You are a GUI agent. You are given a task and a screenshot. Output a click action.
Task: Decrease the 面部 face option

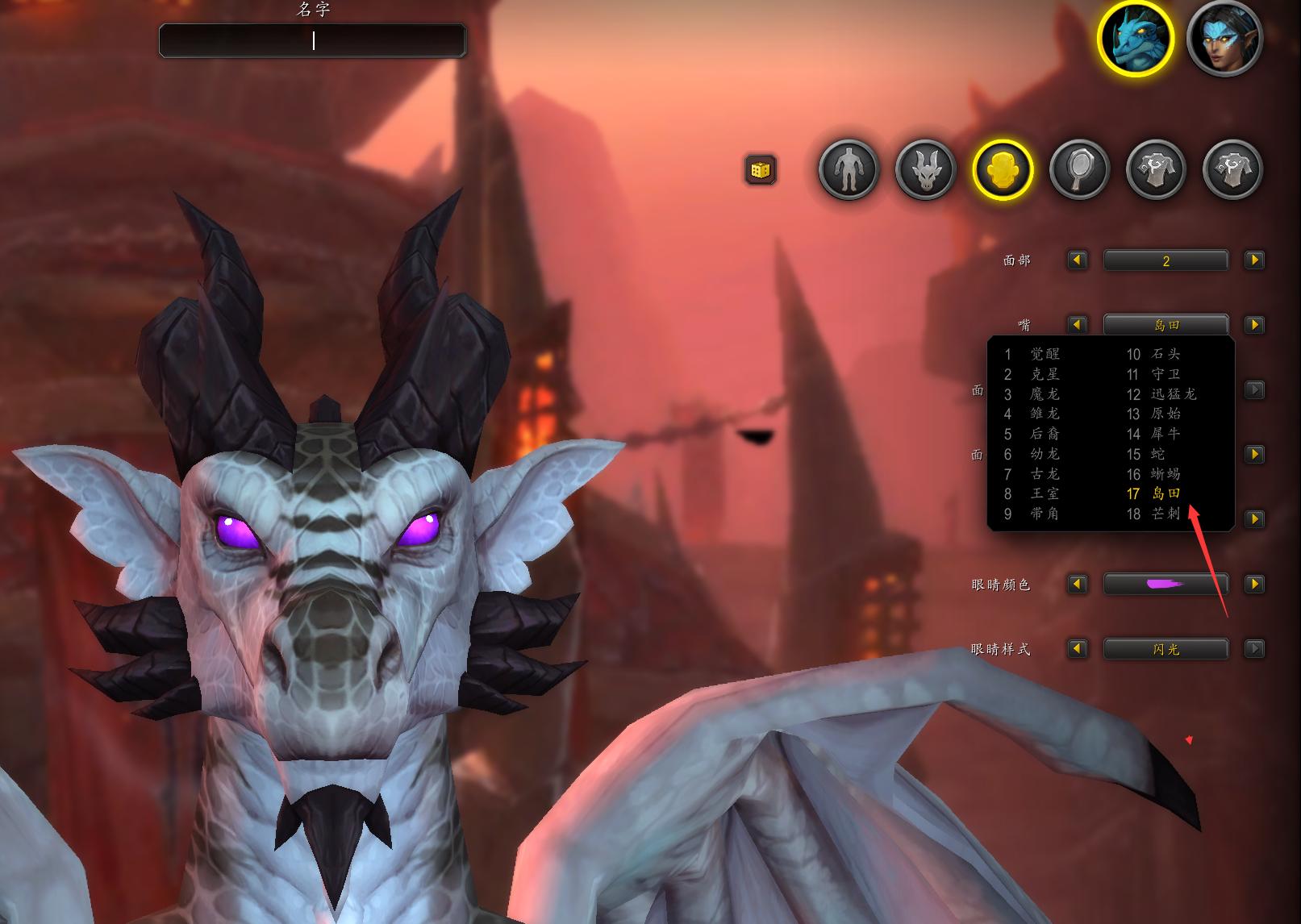click(1078, 260)
